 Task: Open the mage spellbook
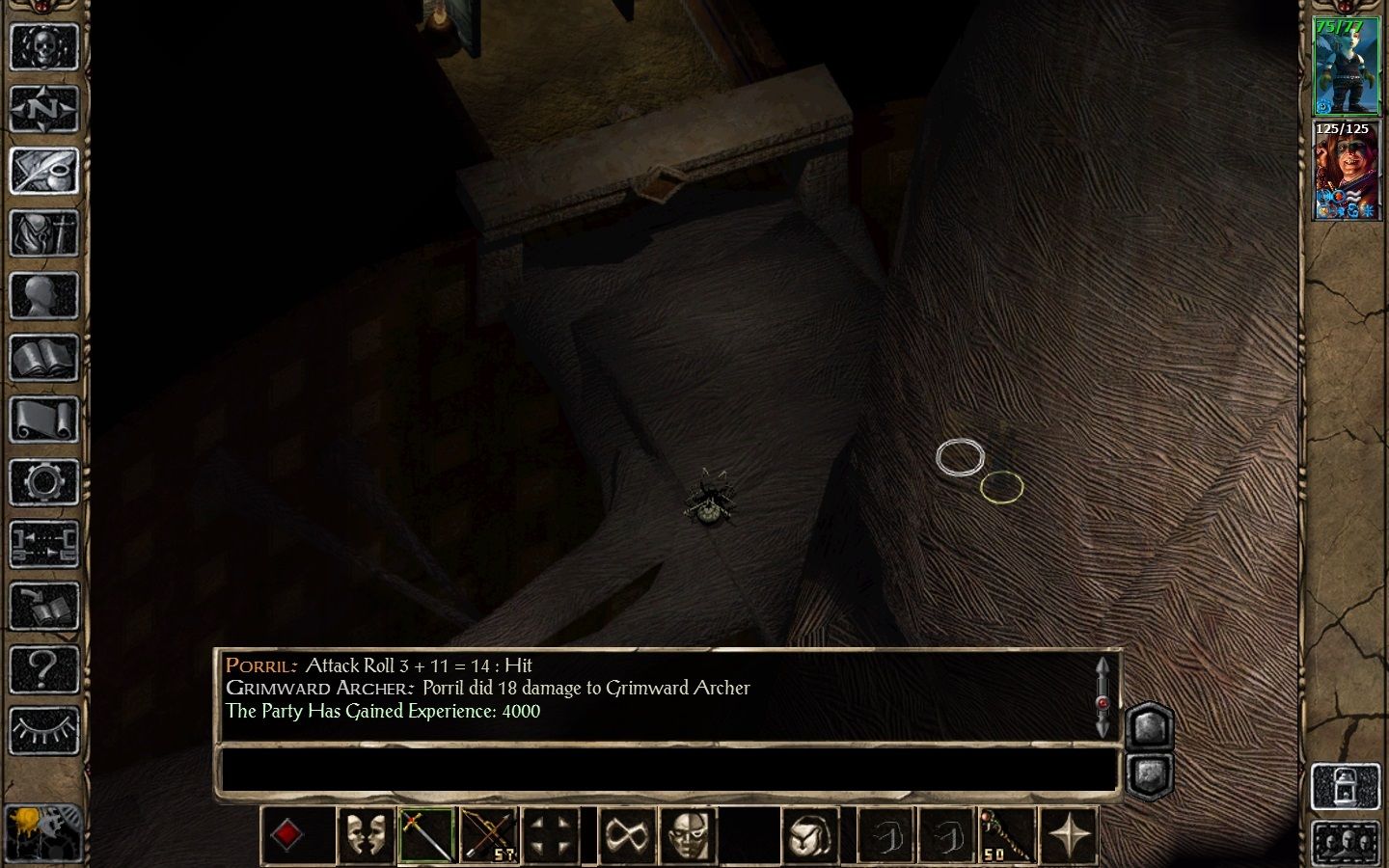coord(43,359)
